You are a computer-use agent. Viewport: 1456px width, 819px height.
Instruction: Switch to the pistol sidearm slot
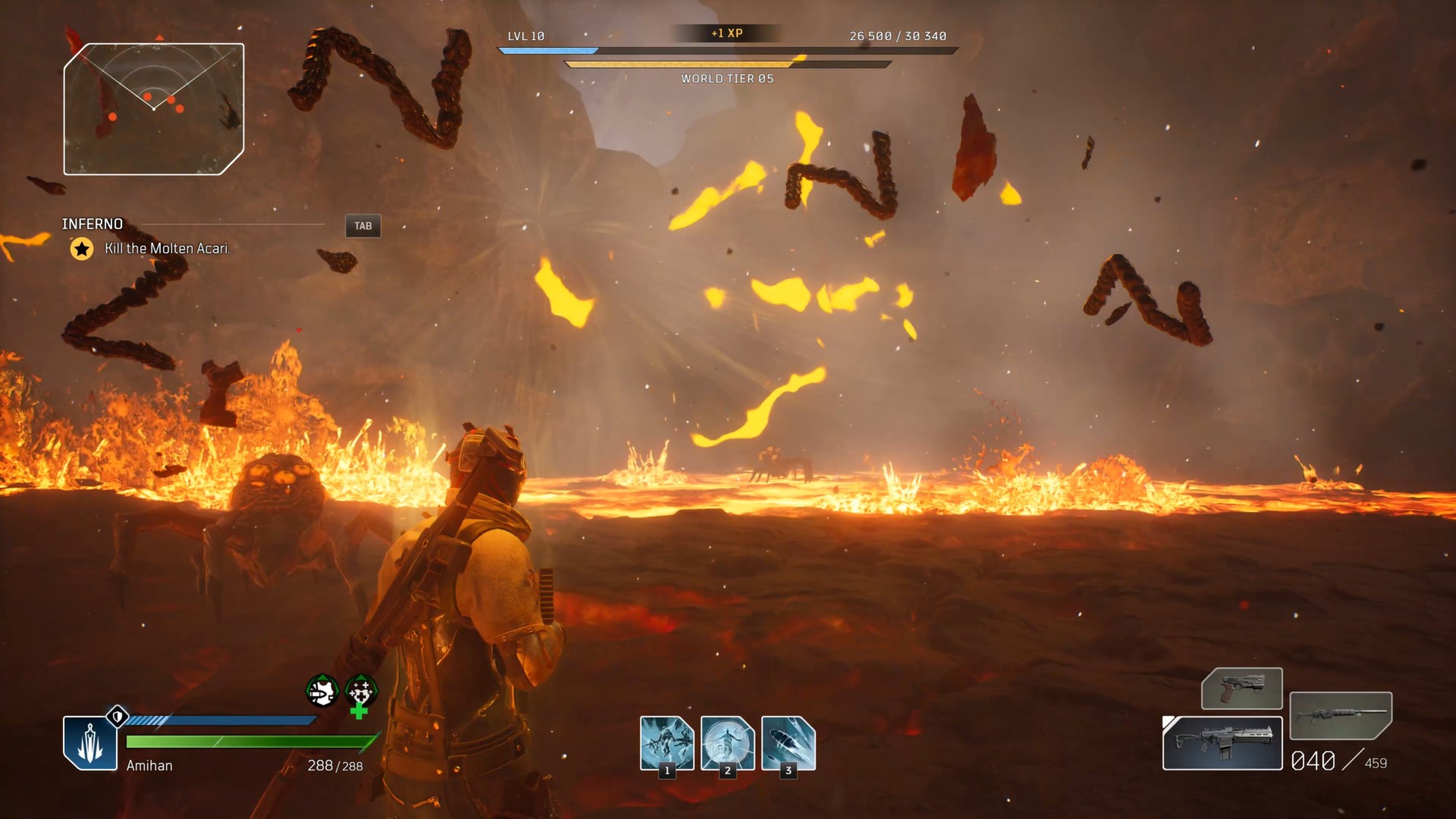[1241, 688]
